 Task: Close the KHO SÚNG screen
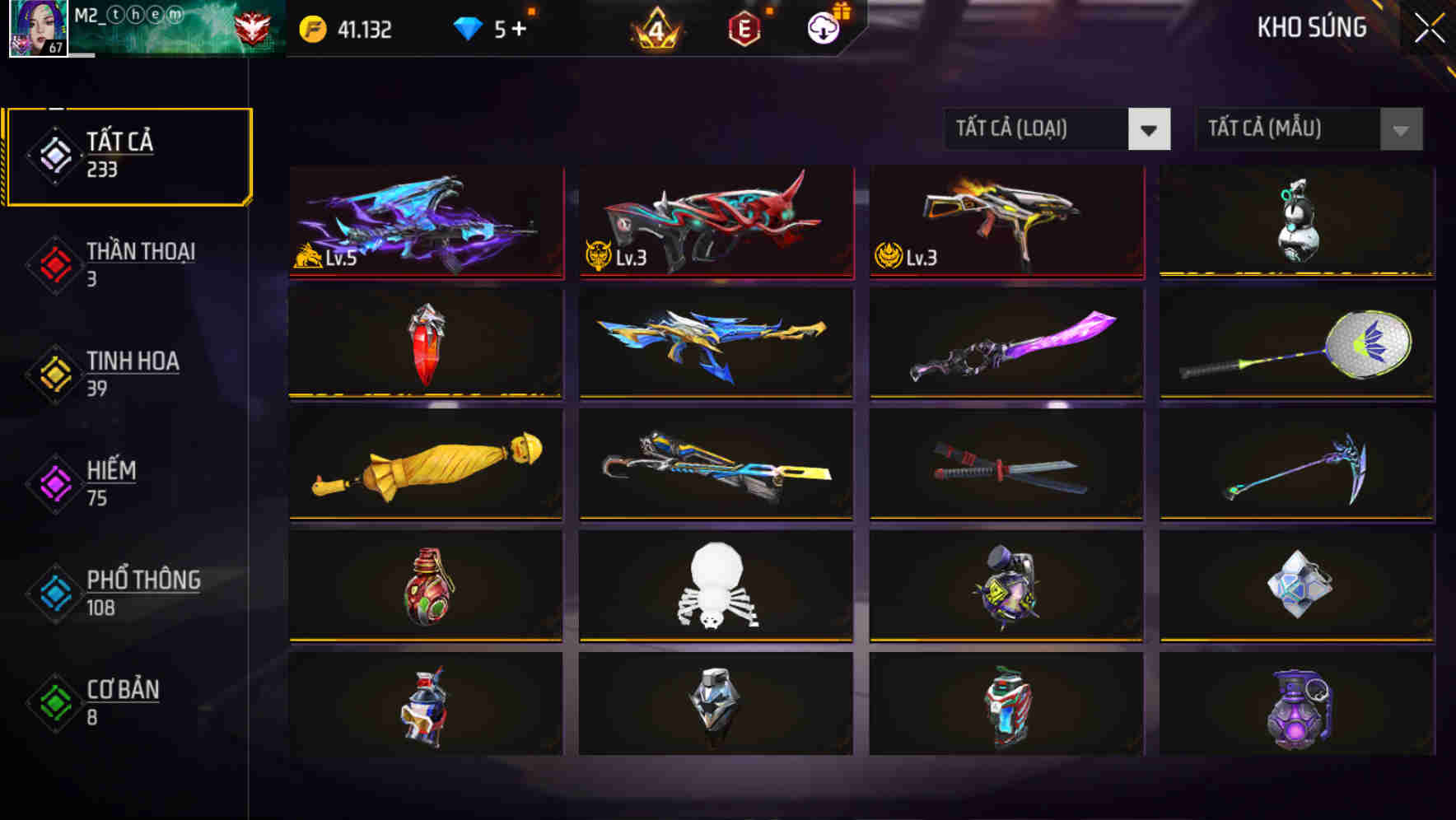click(1430, 26)
